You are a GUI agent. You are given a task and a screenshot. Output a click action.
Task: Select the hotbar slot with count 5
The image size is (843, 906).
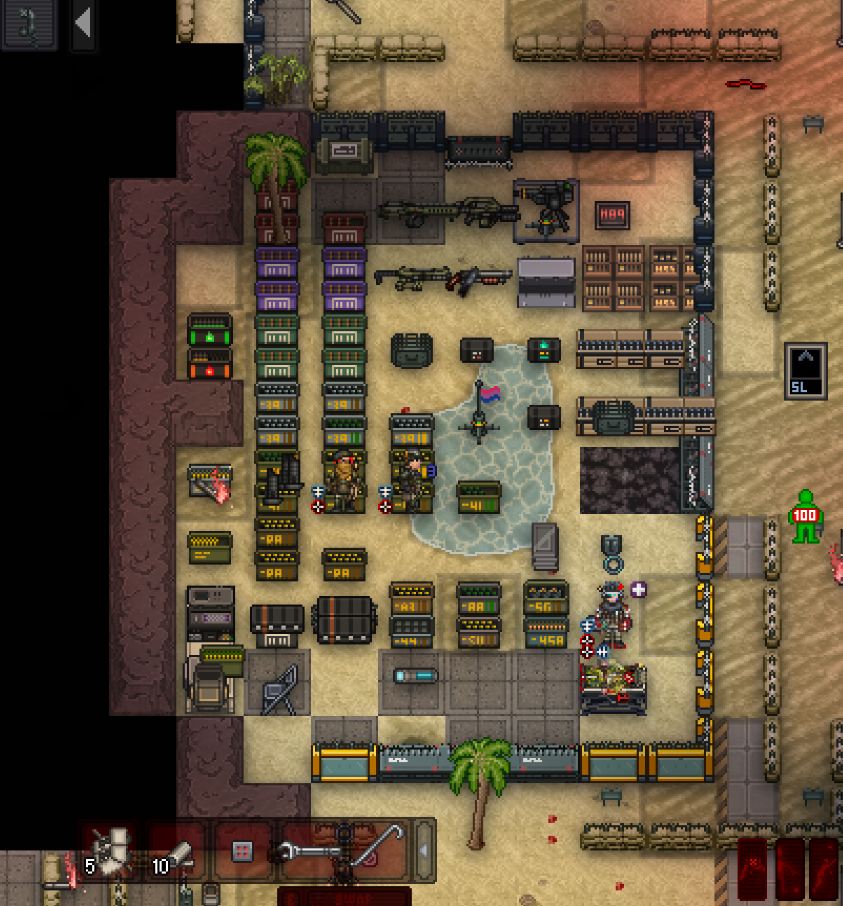pyautogui.click(x=113, y=853)
